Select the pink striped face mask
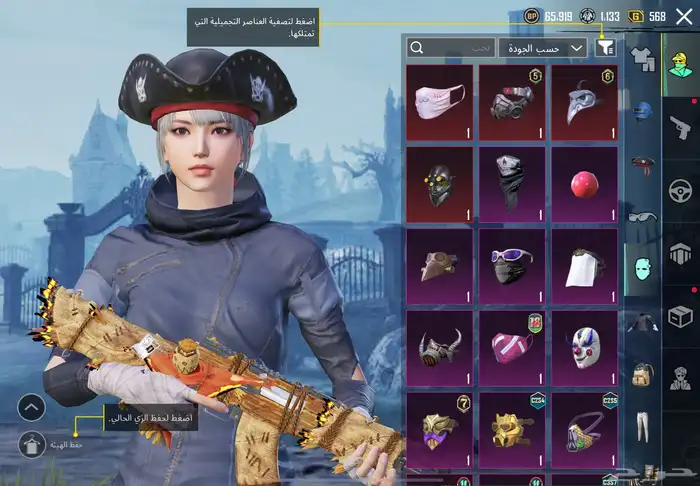700x486 pixels. tap(512, 347)
